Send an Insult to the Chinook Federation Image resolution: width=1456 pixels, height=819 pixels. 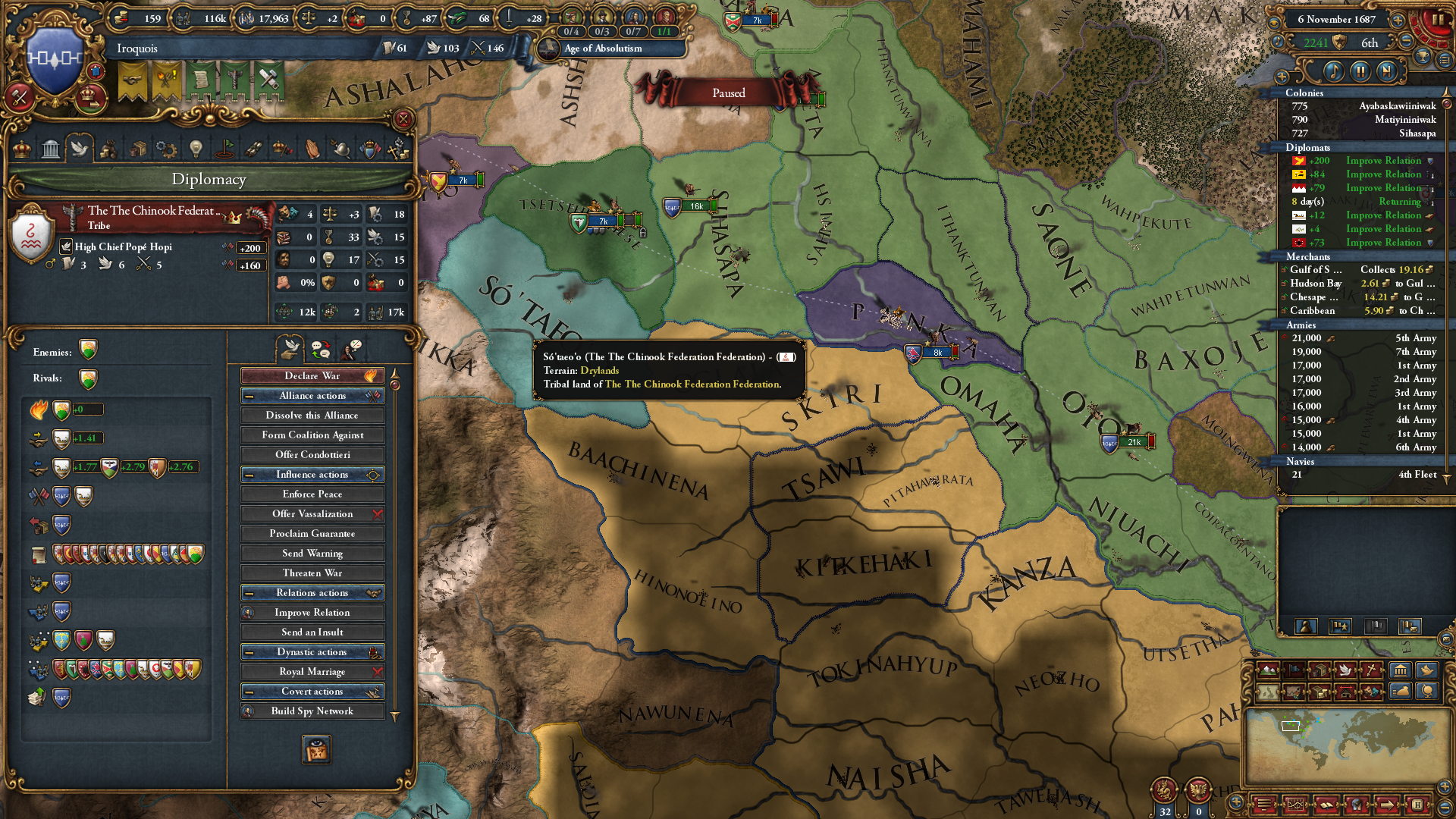coord(312,632)
